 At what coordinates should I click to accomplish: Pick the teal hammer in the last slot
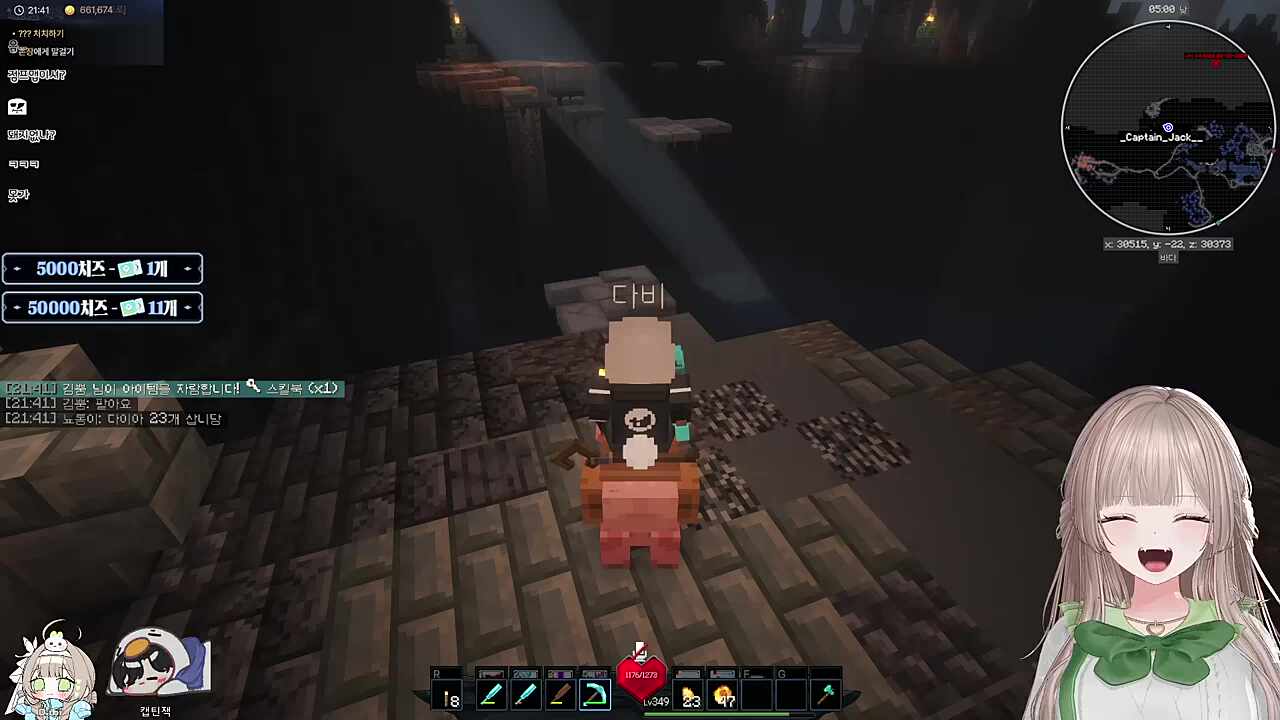coord(826,694)
